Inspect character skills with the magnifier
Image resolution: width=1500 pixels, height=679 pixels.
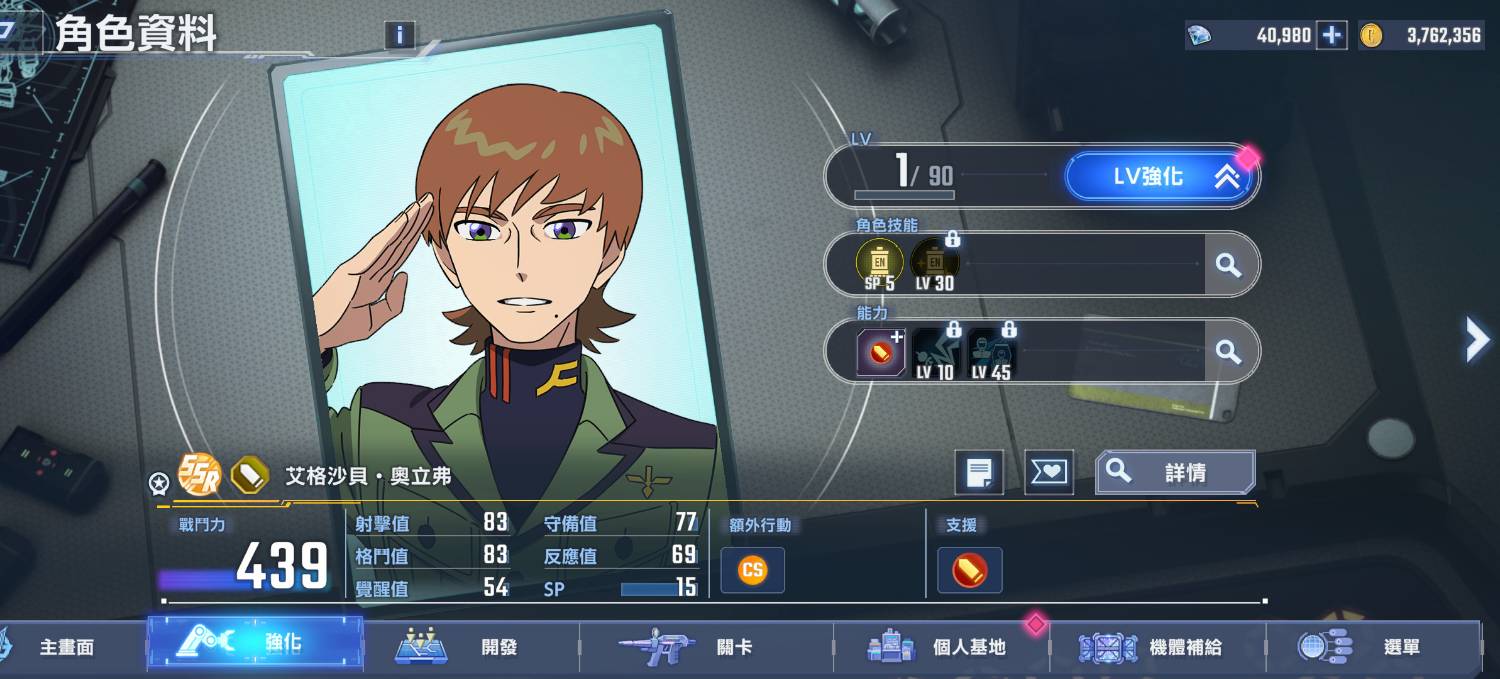(1228, 265)
